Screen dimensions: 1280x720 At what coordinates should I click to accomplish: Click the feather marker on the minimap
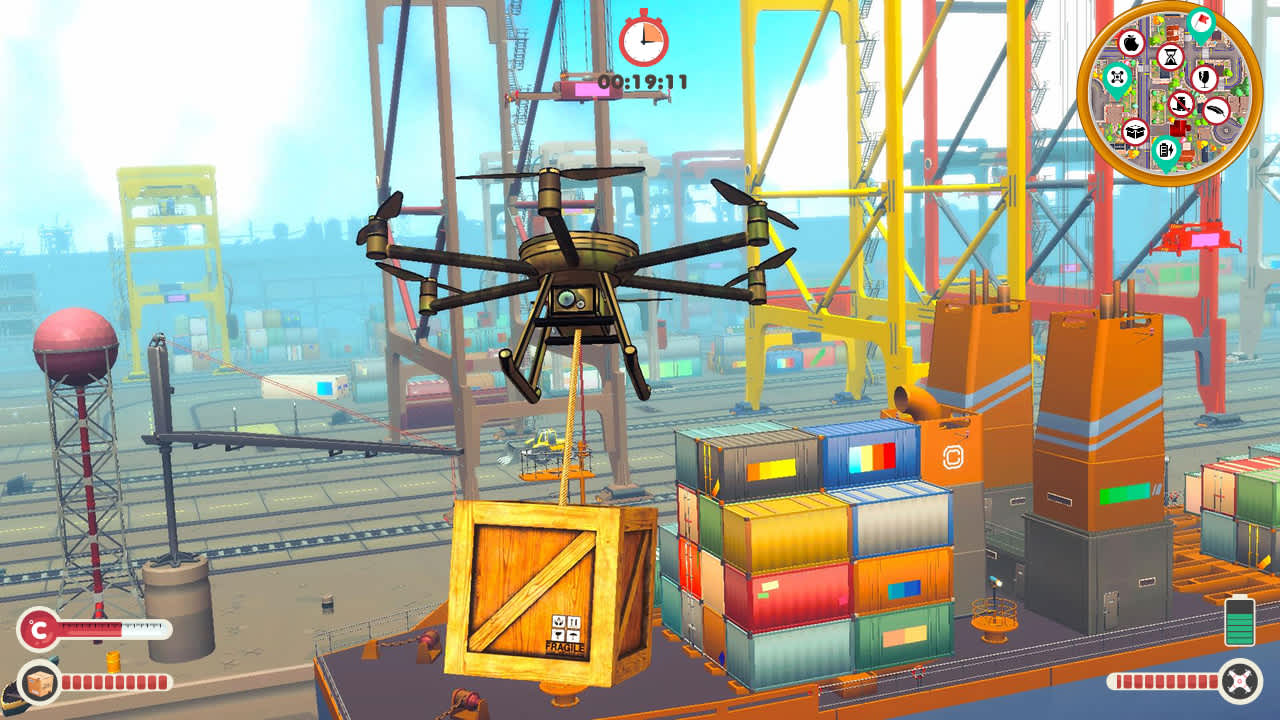click(x=1214, y=111)
